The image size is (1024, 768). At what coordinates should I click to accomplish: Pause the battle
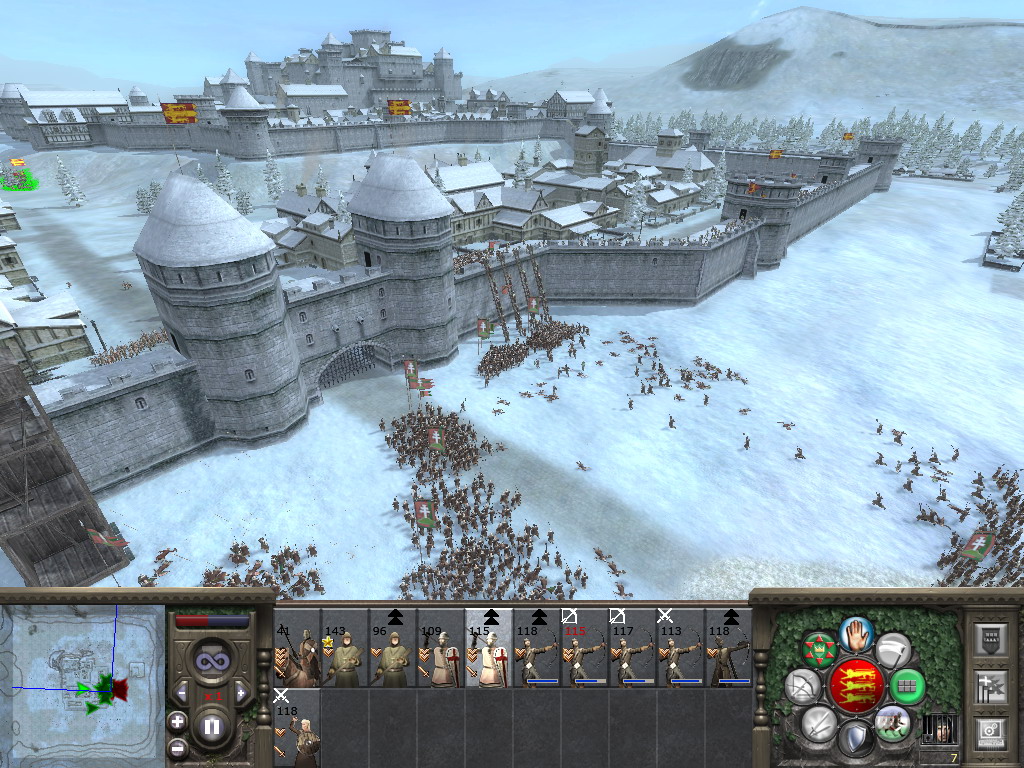(x=211, y=726)
